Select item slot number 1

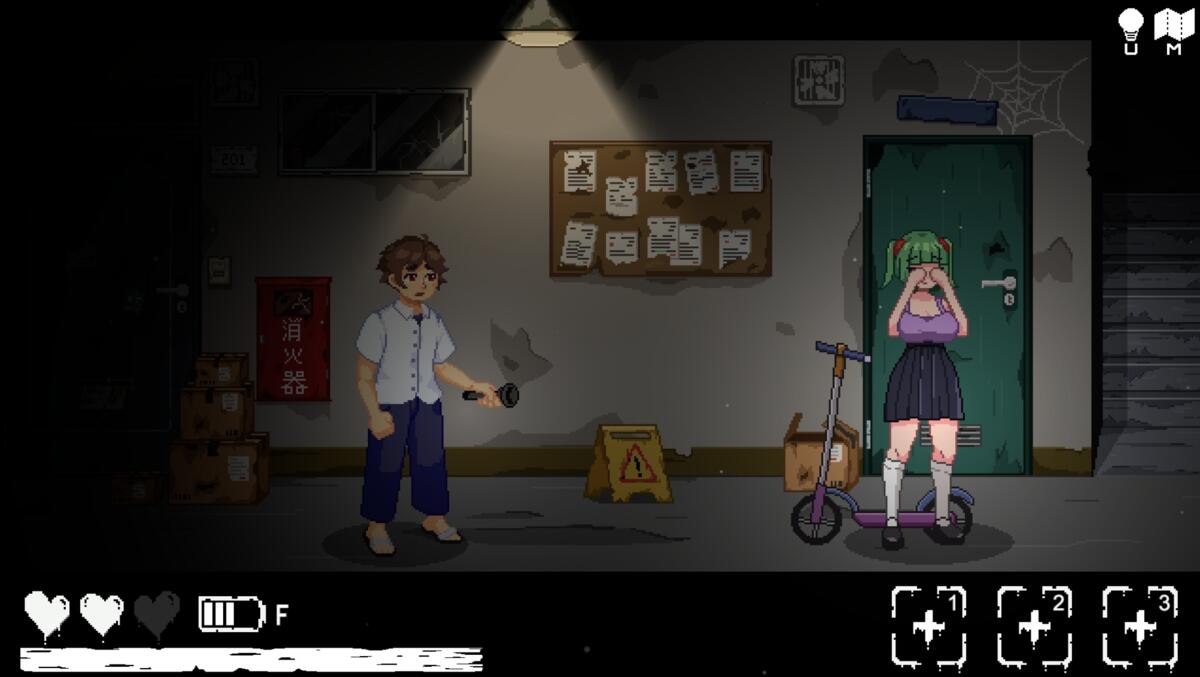pyautogui.click(x=929, y=626)
